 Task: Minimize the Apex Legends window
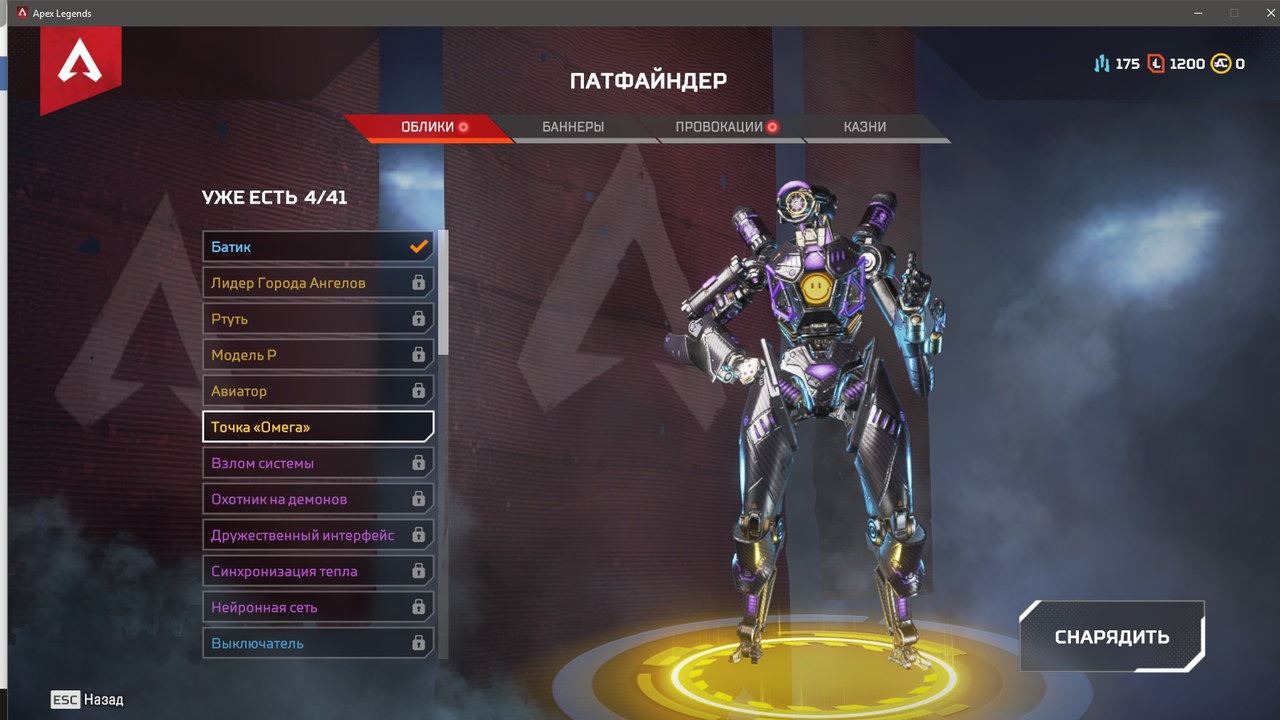(1199, 13)
